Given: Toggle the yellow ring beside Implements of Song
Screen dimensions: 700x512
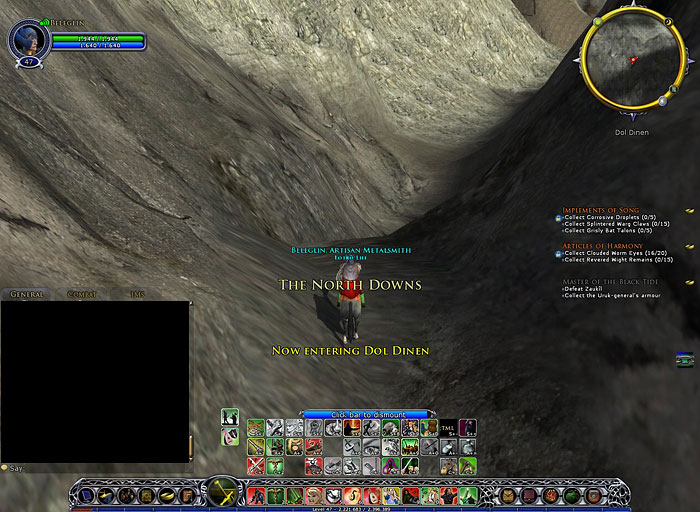Looking at the screenshot, I should 689,211.
